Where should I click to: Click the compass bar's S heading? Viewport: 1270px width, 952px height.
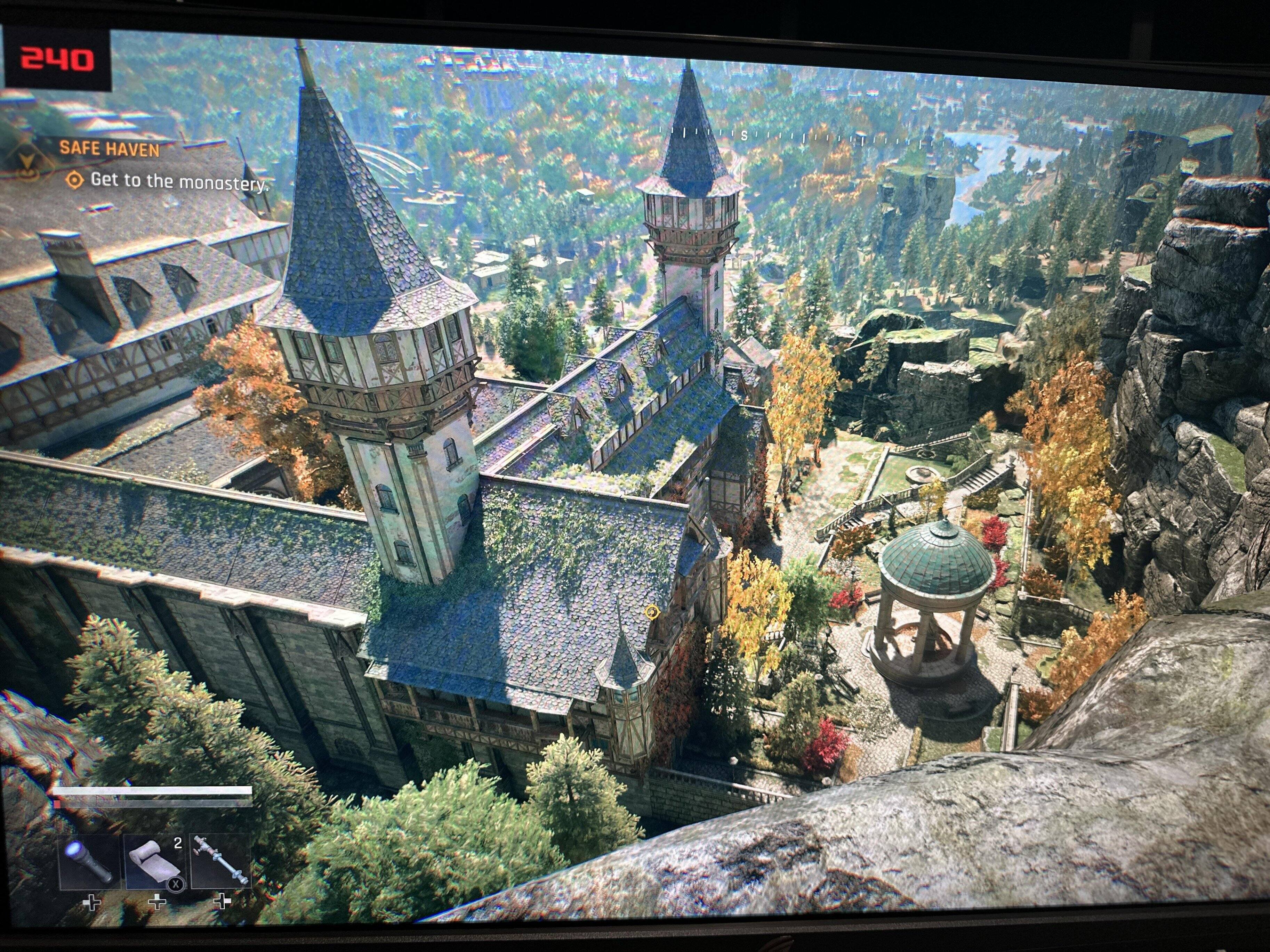744,136
